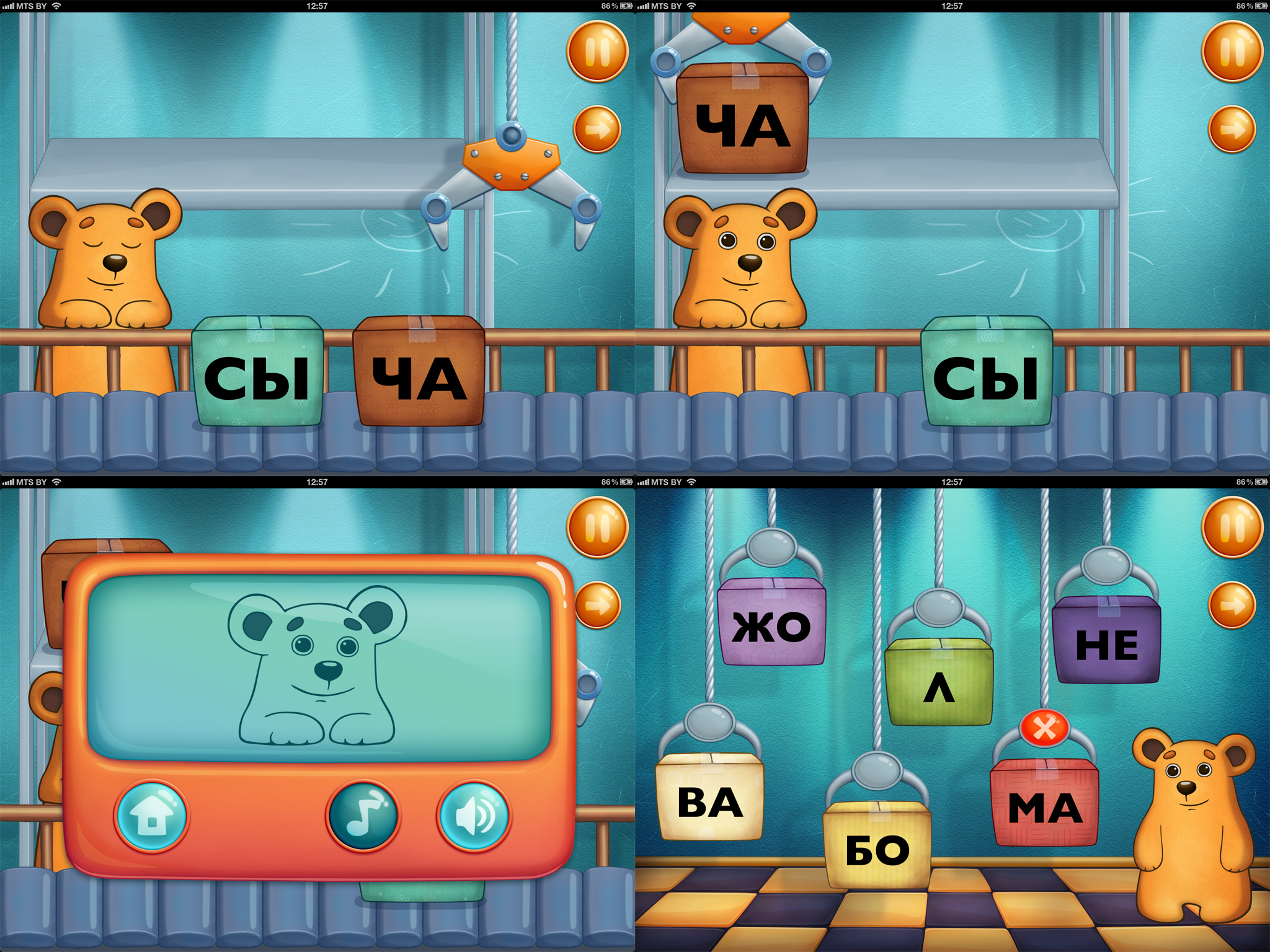
Task: Toggle the sound speaker button
Action: coord(474,816)
